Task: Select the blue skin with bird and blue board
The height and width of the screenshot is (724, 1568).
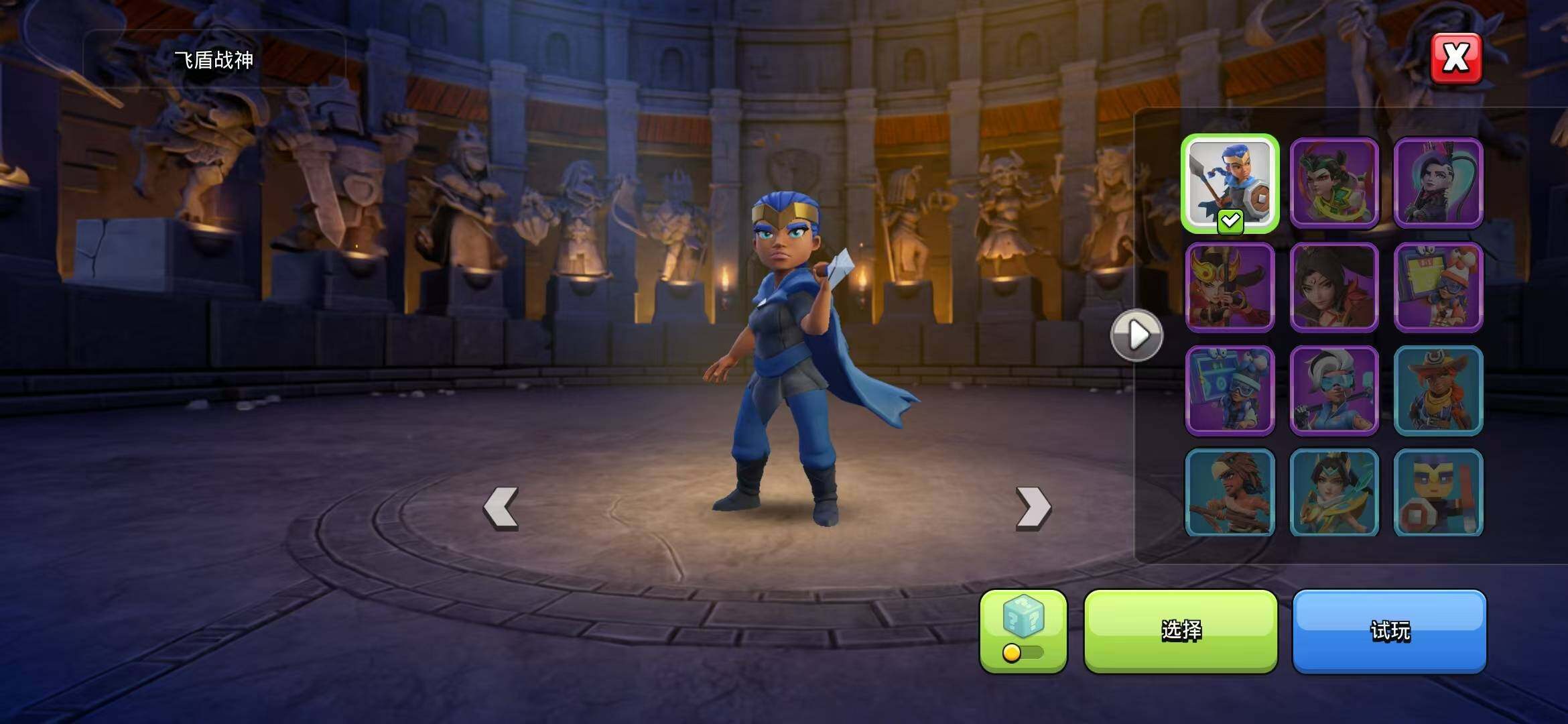Action: tap(1230, 390)
